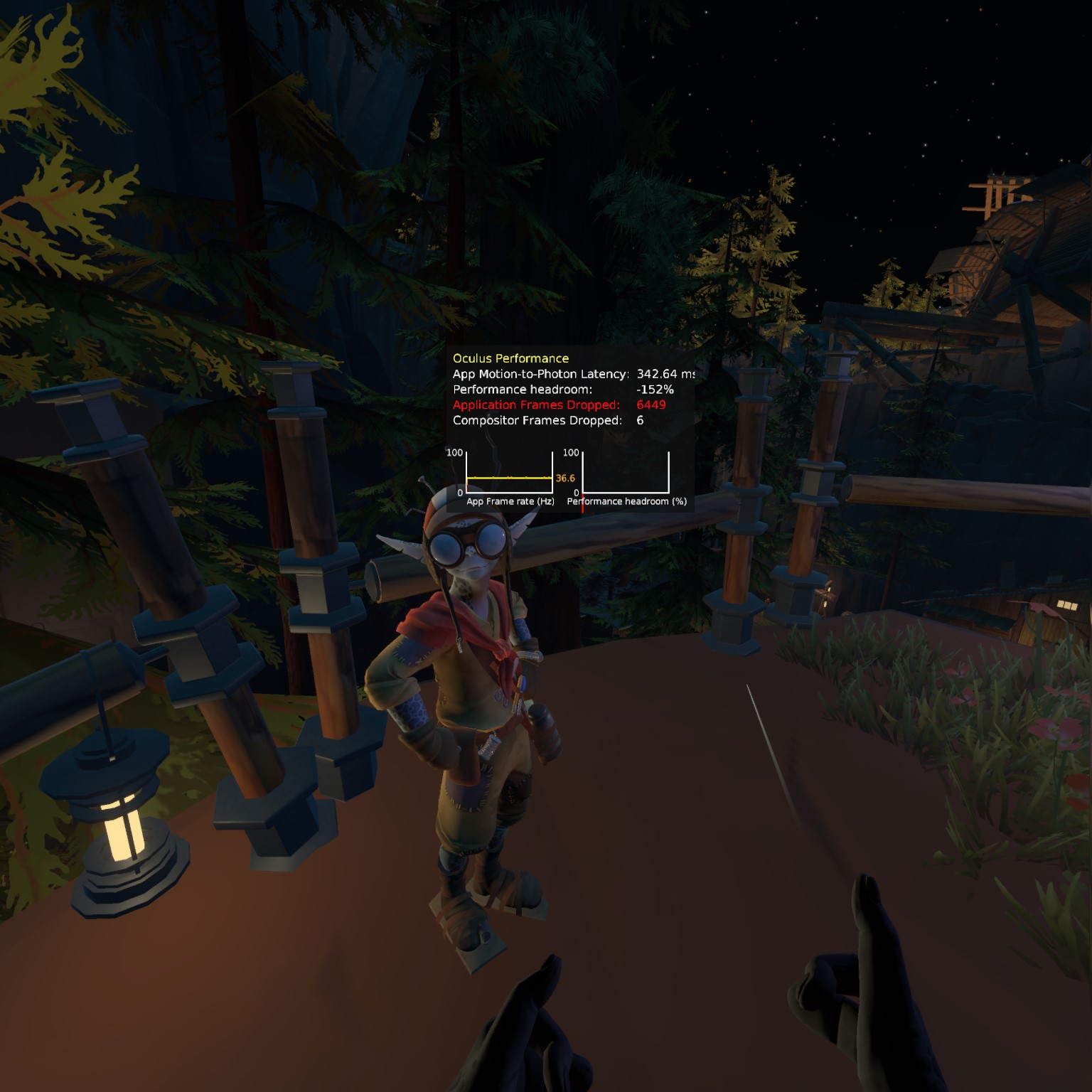This screenshot has width=1092, height=1092.
Task: Select the App Frame rate graph
Action: (508, 473)
